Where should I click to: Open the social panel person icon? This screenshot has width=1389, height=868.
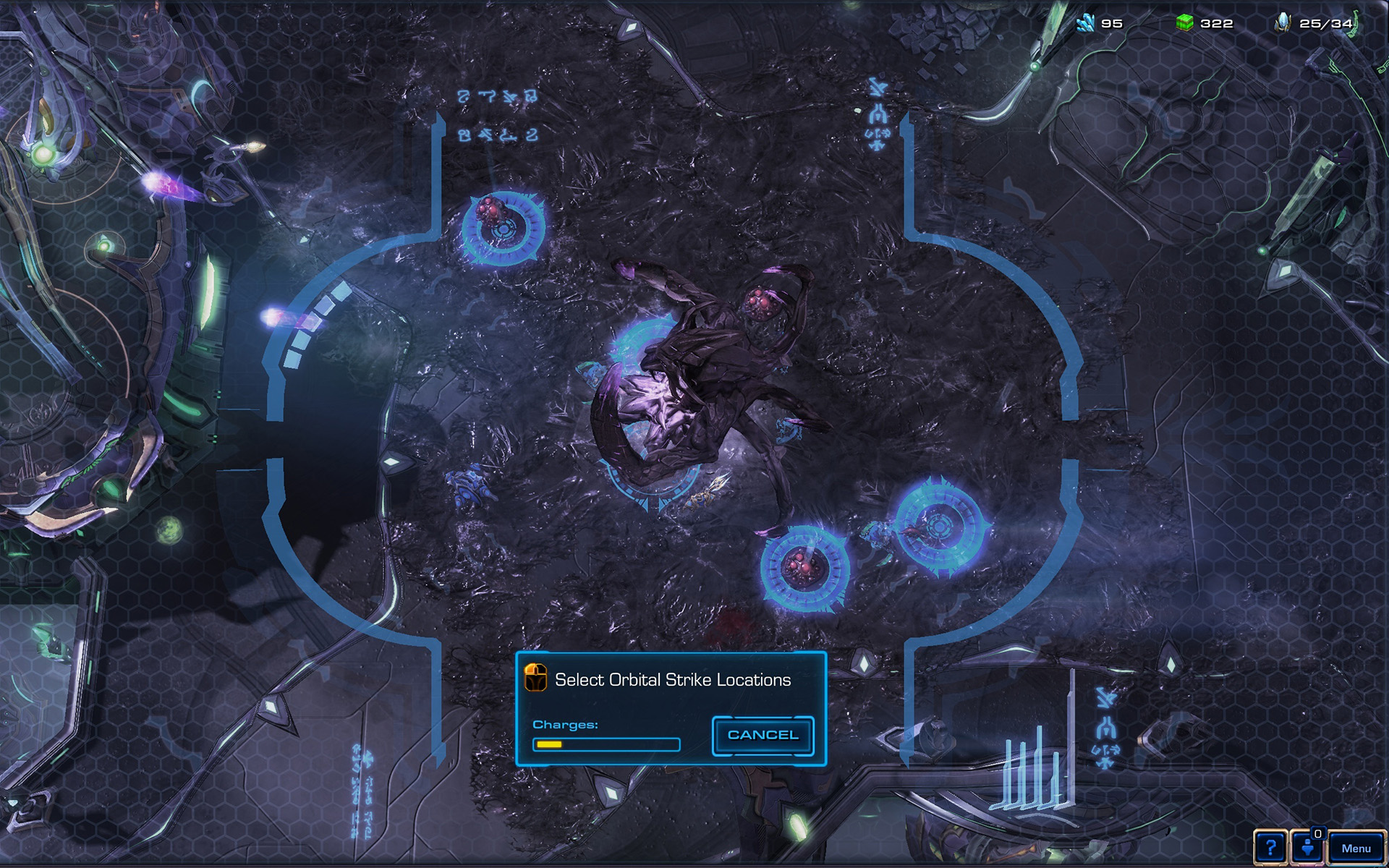(x=1308, y=847)
